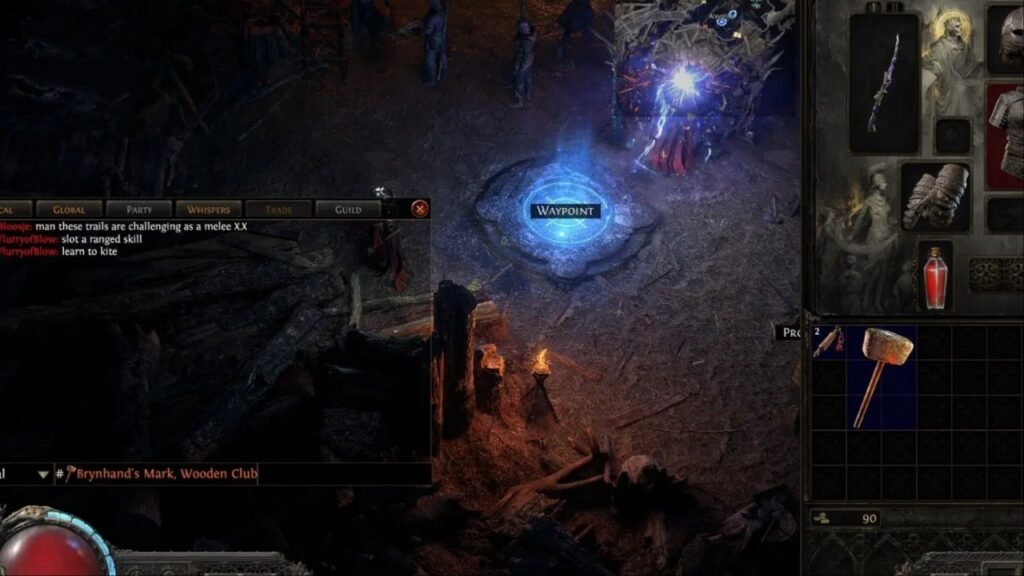1024x576 pixels.
Task: Select the equipped gloves slot
Action: [935, 196]
